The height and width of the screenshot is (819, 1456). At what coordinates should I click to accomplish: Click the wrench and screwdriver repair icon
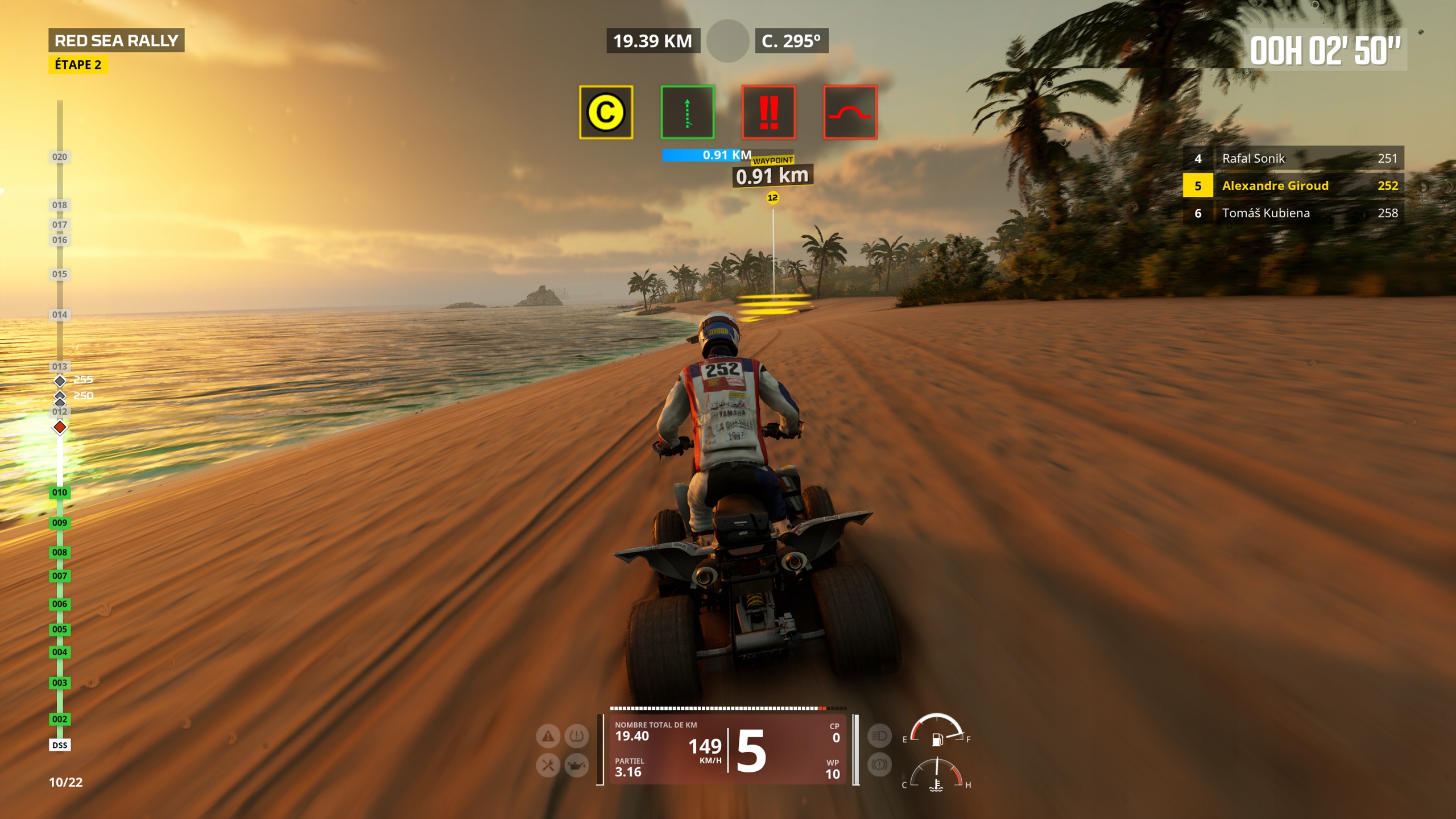(548, 766)
